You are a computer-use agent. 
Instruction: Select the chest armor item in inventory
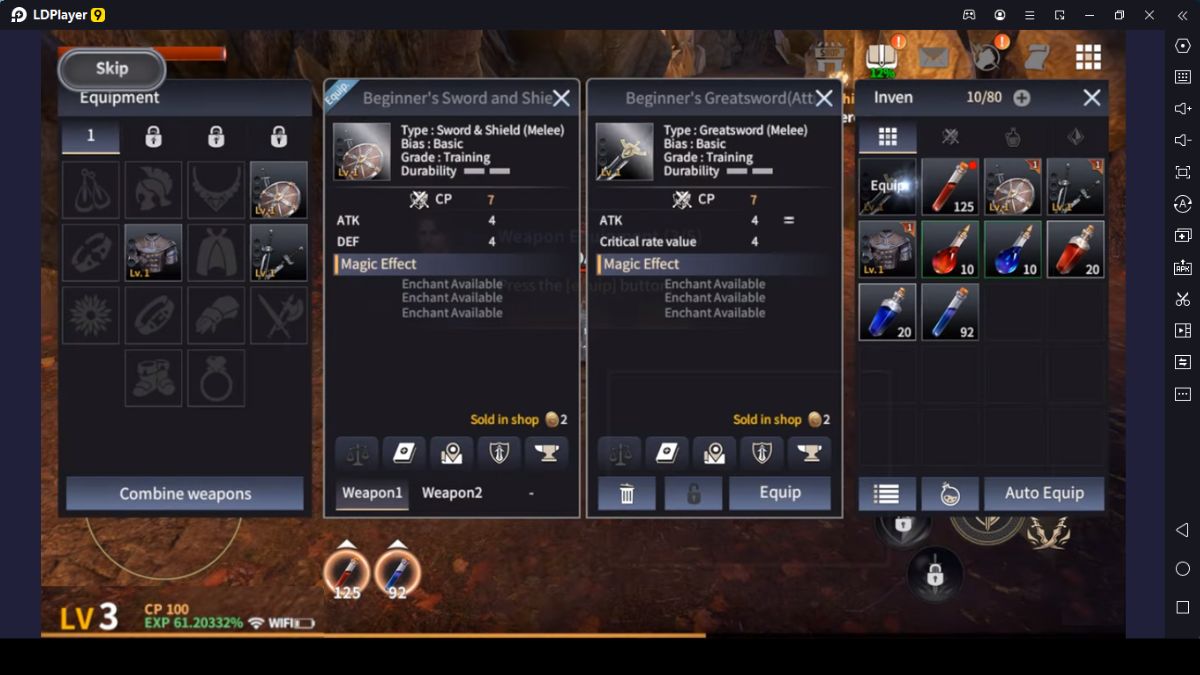[x=887, y=249]
